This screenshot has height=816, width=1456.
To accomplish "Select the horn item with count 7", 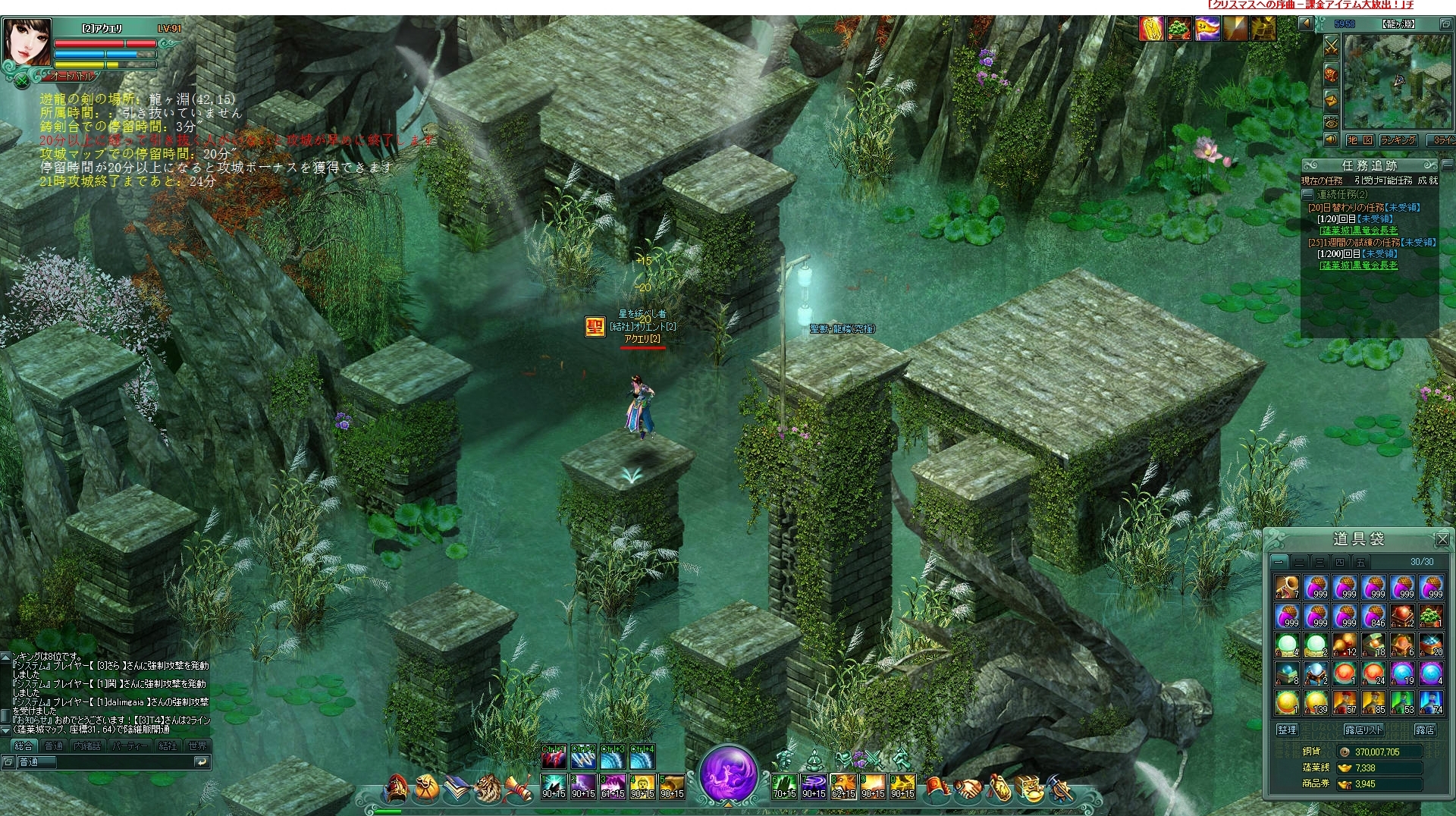I will (1287, 588).
